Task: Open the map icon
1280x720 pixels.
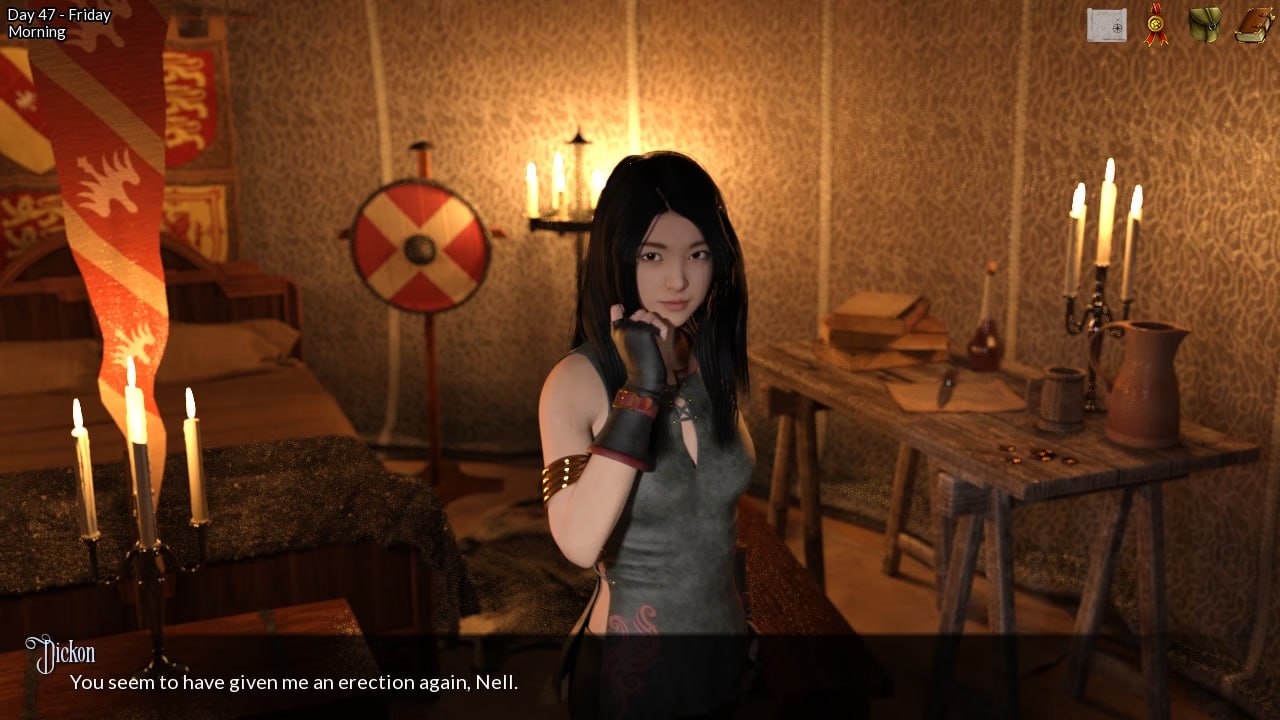Action: click(x=1106, y=23)
